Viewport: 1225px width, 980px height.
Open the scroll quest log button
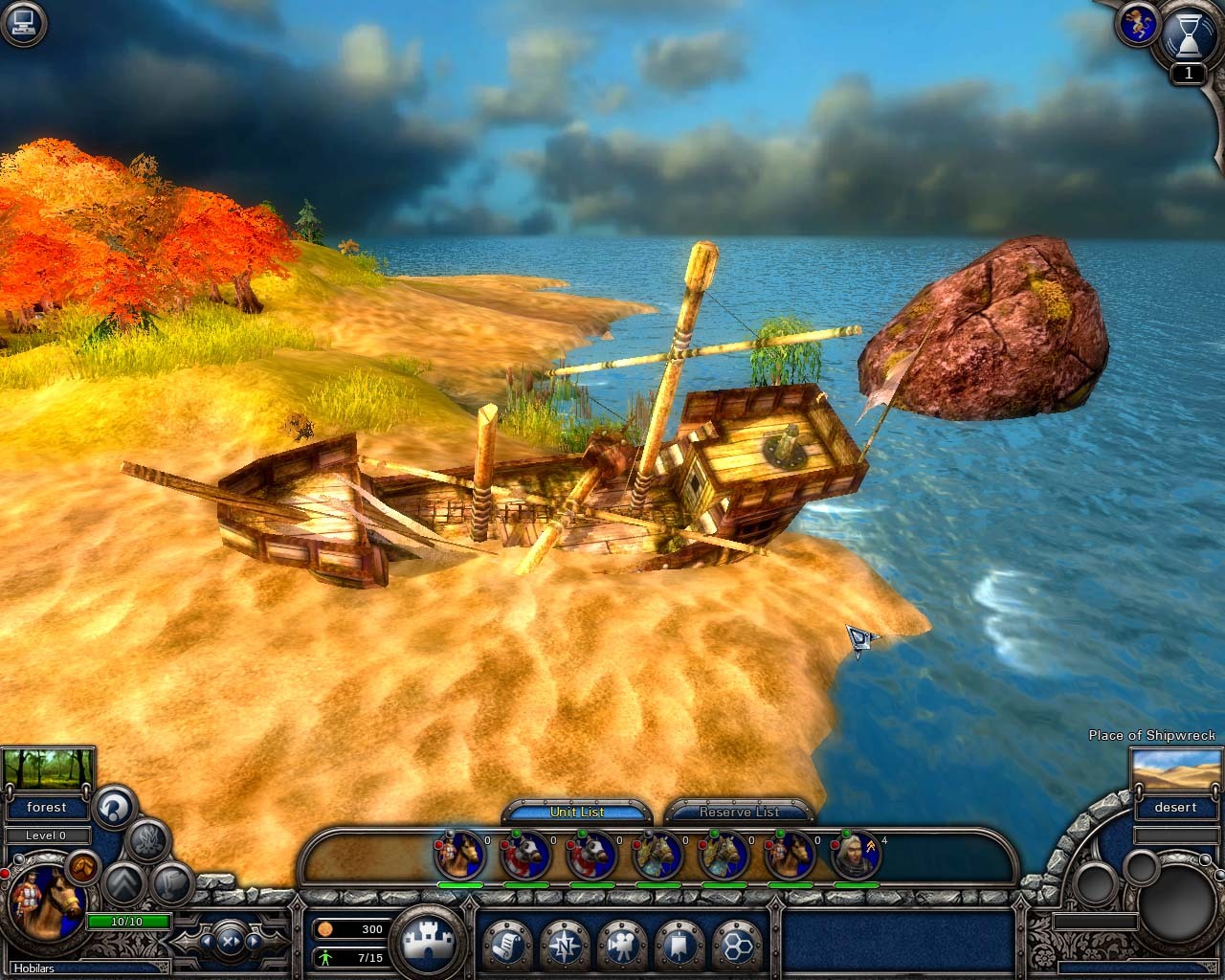click(x=506, y=944)
